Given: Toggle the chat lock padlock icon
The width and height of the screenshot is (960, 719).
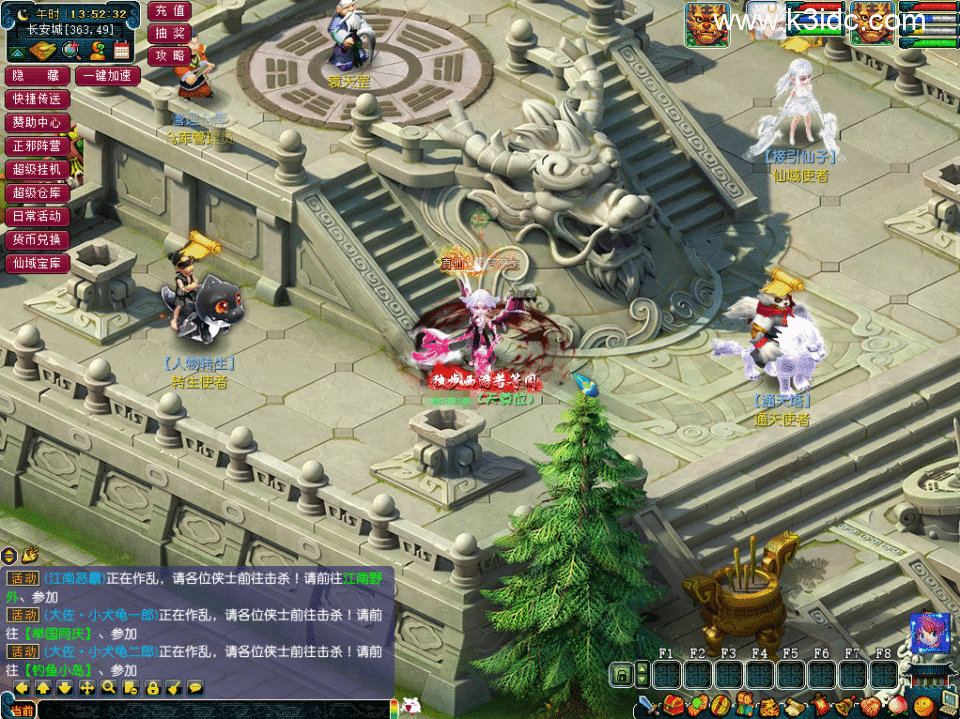Looking at the screenshot, I should click(x=152, y=688).
